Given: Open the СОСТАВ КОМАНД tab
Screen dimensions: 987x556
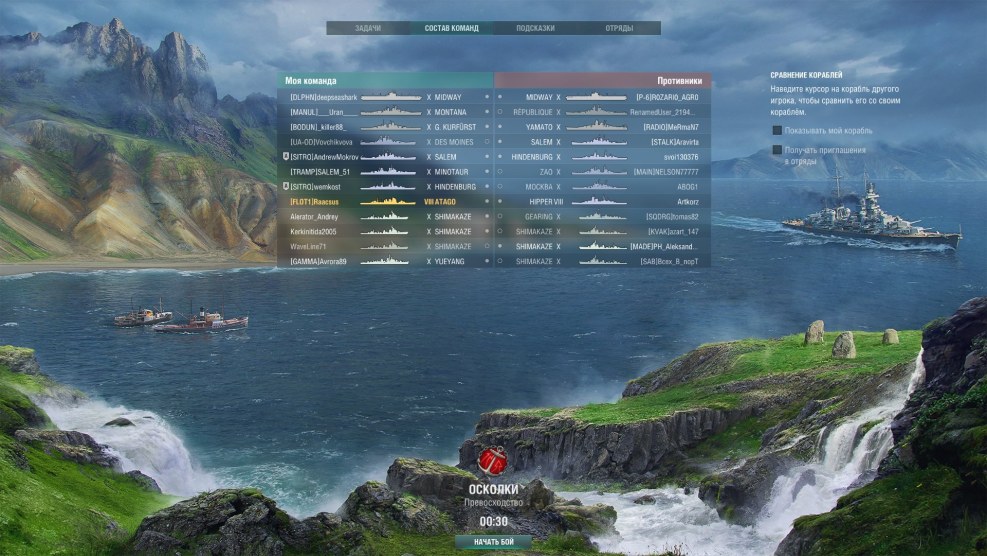Looking at the screenshot, I should (x=451, y=28).
